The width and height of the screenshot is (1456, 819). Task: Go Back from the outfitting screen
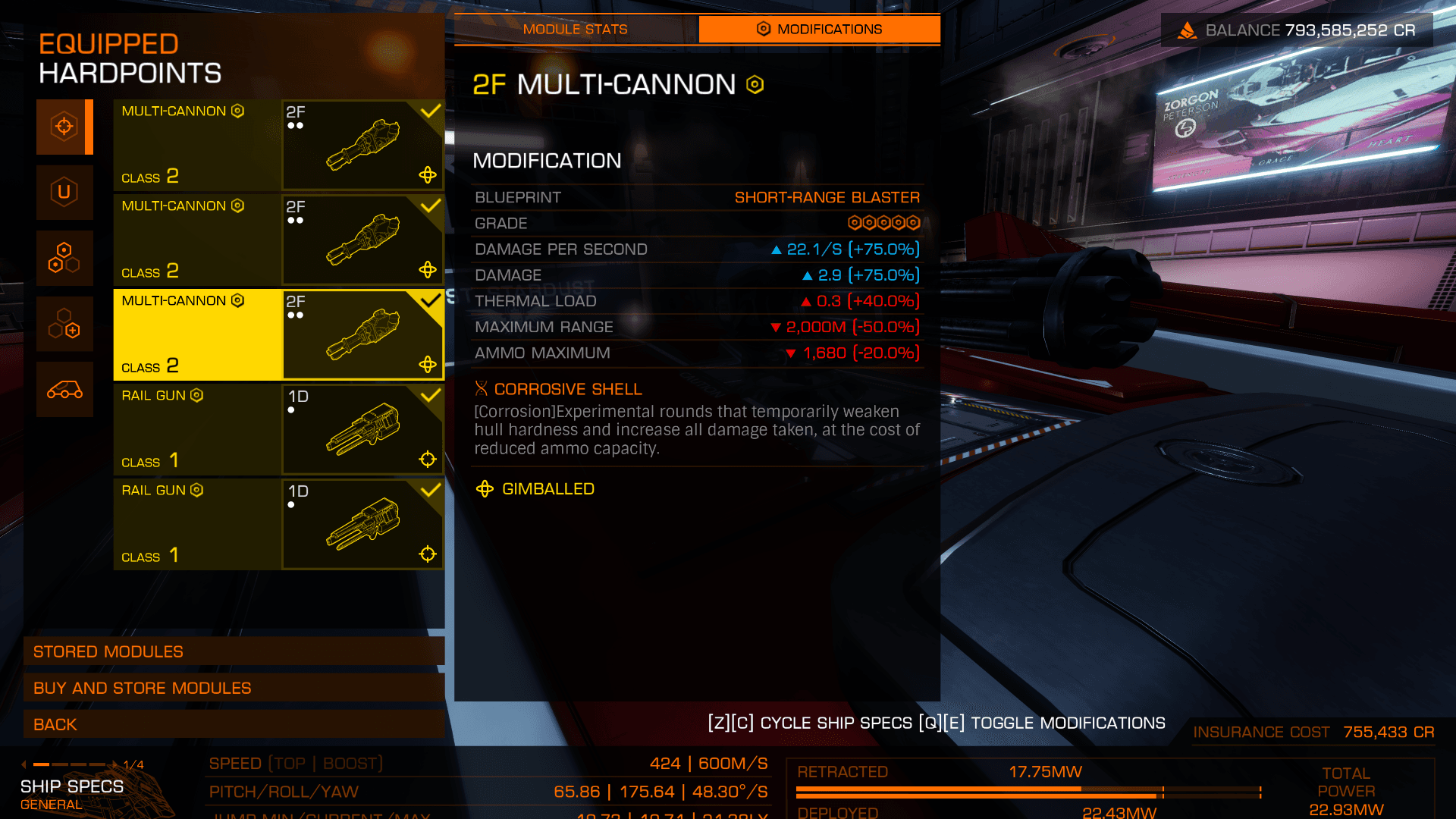click(234, 724)
